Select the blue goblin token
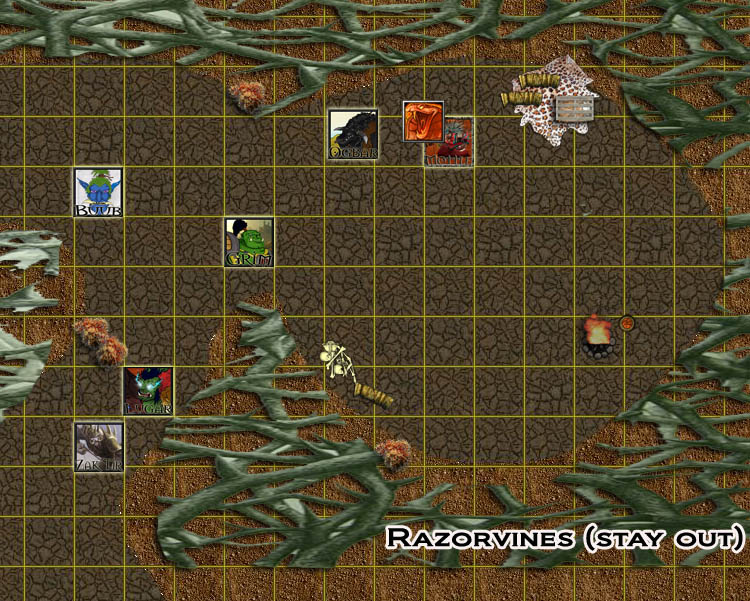This screenshot has height=601, width=750. click(99, 192)
